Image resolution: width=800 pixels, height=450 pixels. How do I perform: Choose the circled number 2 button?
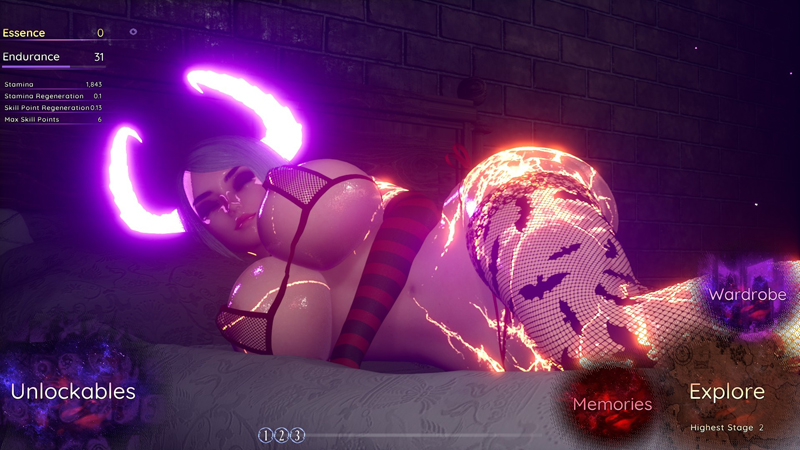(281, 435)
